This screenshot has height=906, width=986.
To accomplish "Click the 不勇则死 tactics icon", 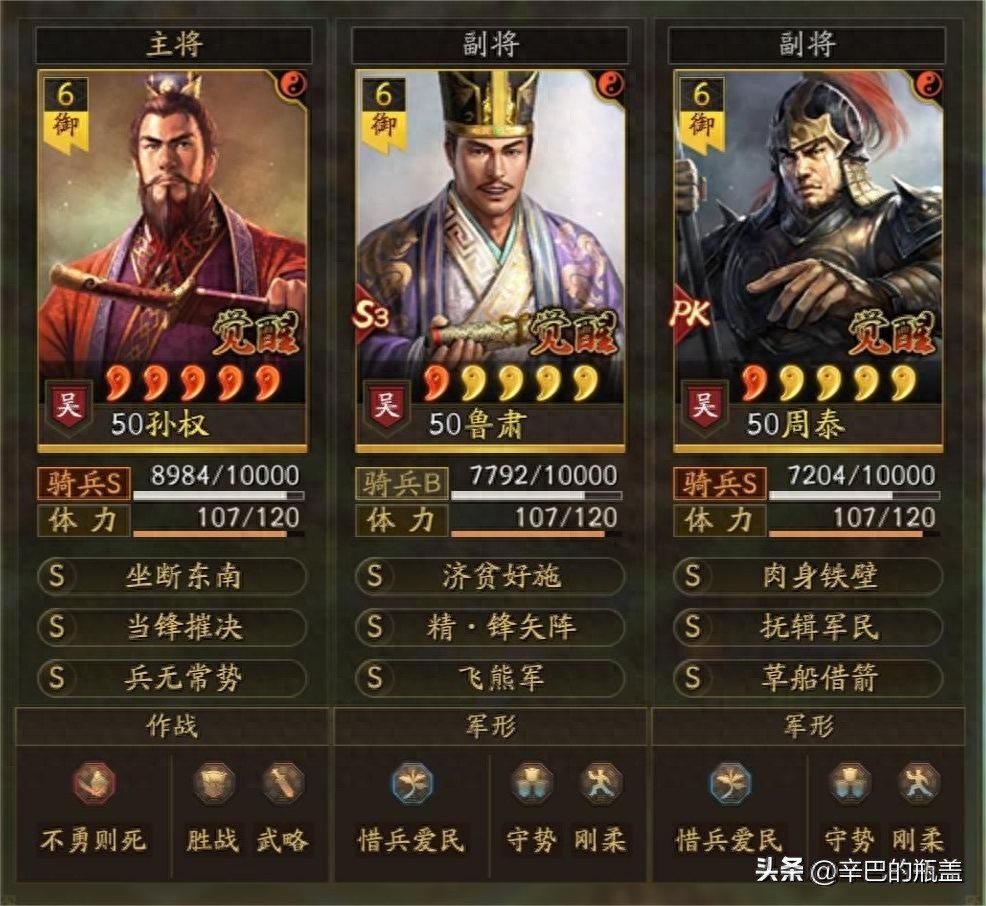I will [x=94, y=784].
